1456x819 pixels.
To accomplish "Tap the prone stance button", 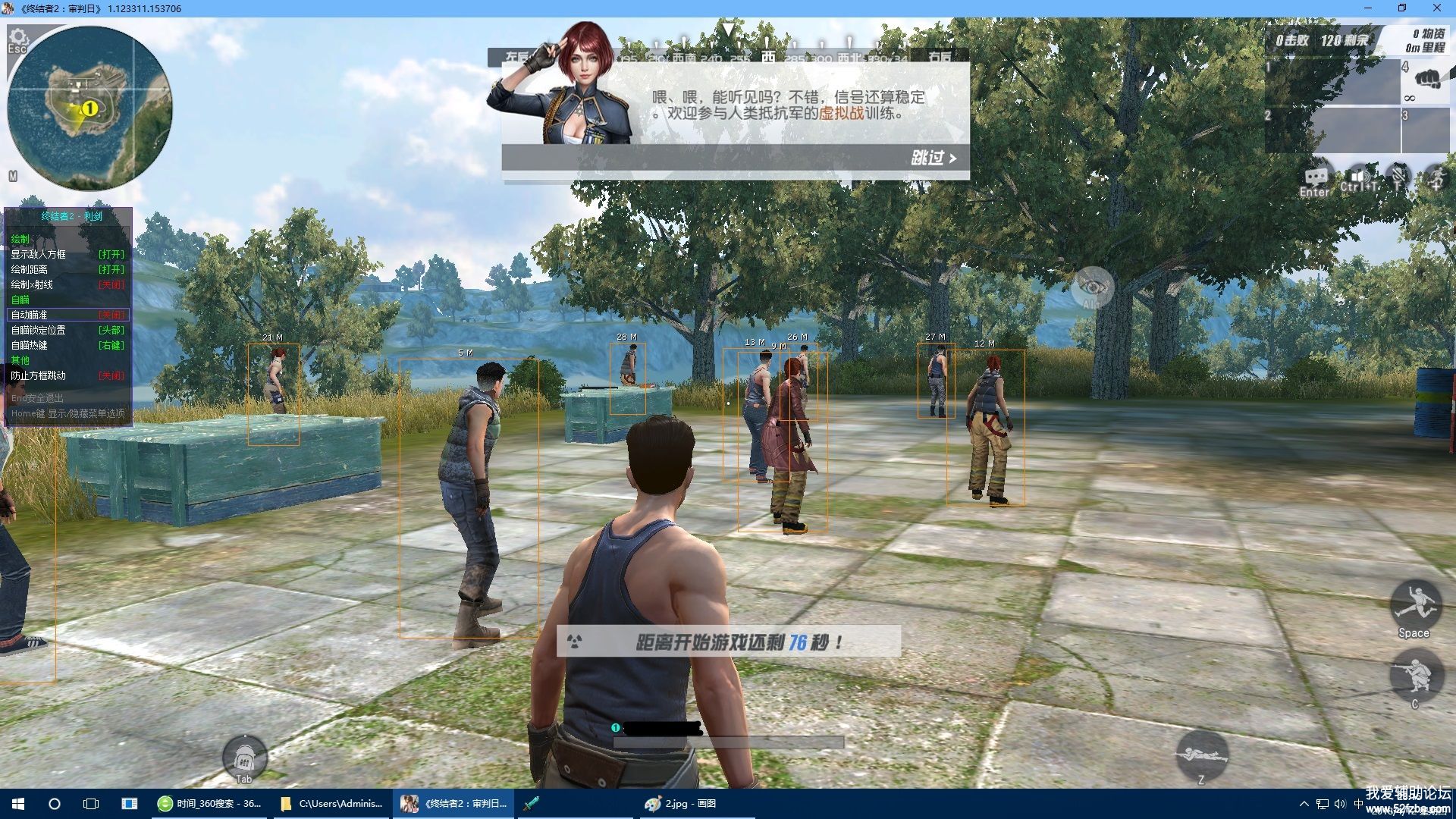I will click(x=1200, y=754).
